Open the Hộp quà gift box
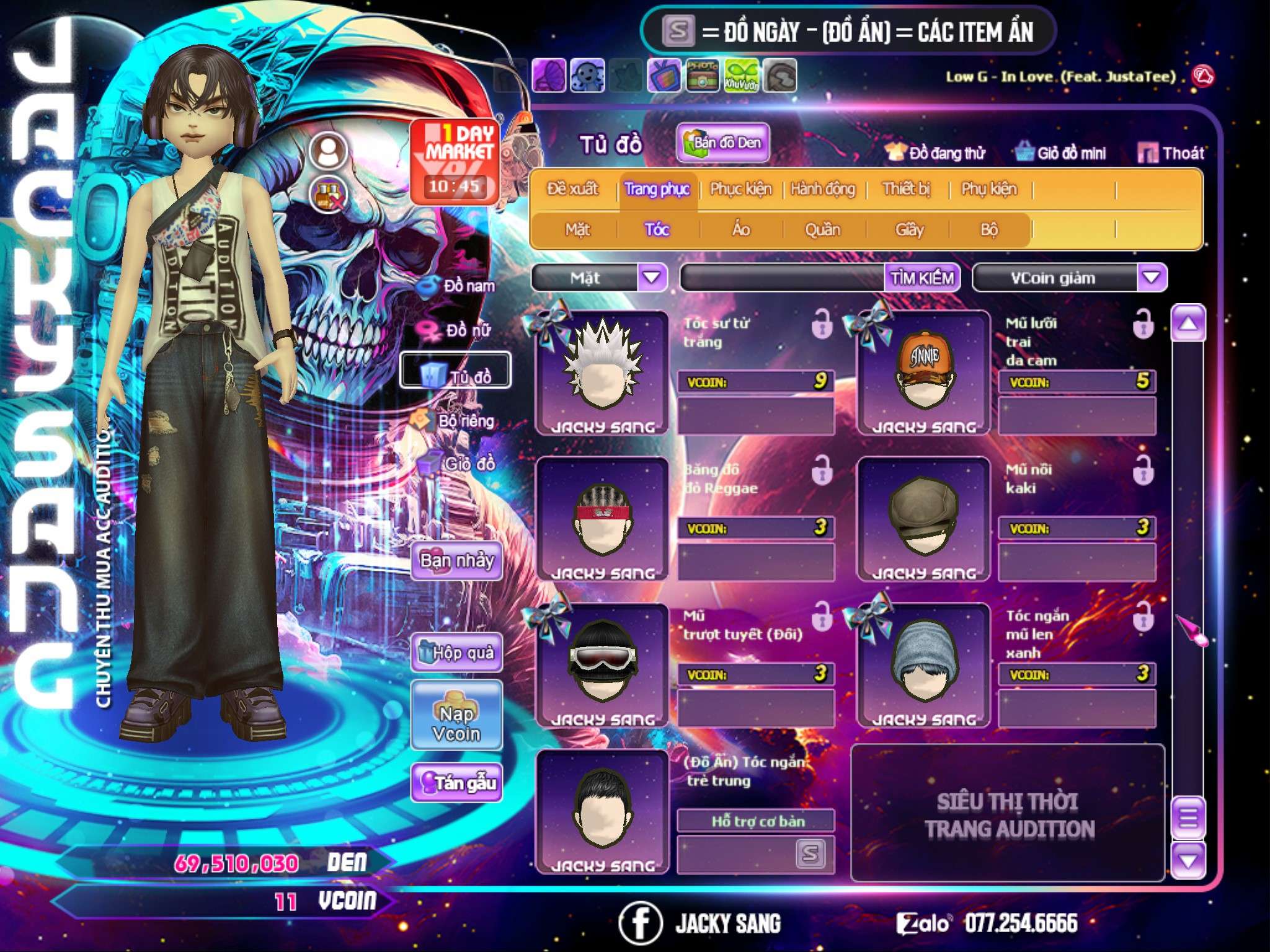The height and width of the screenshot is (952, 1270). (x=457, y=652)
